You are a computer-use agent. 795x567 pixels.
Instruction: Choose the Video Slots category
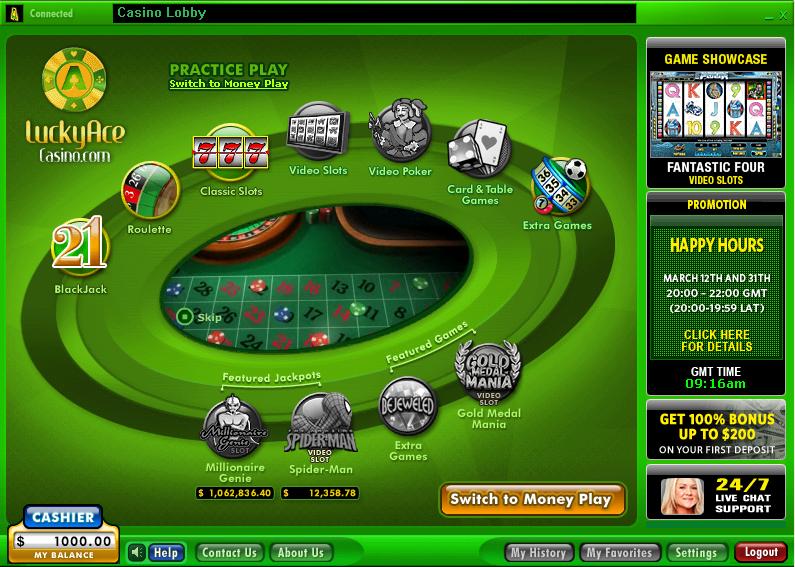click(x=318, y=131)
